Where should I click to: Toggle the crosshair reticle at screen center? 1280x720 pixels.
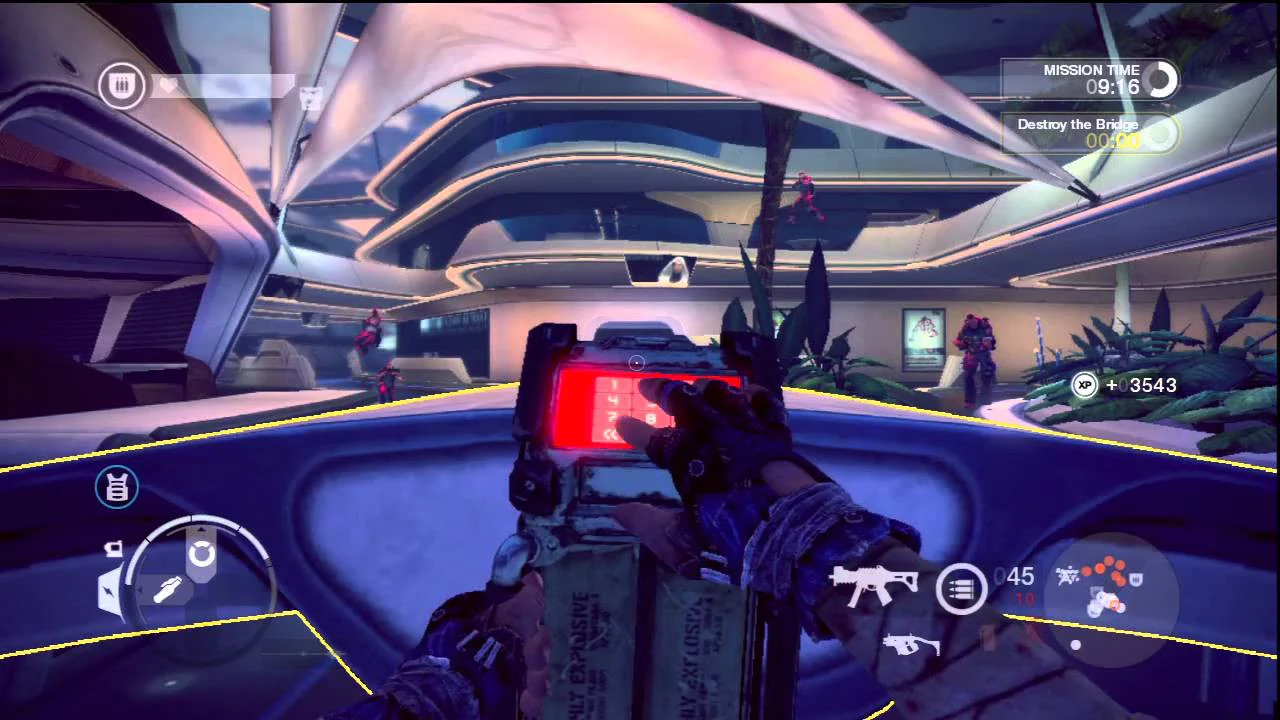click(x=636, y=362)
